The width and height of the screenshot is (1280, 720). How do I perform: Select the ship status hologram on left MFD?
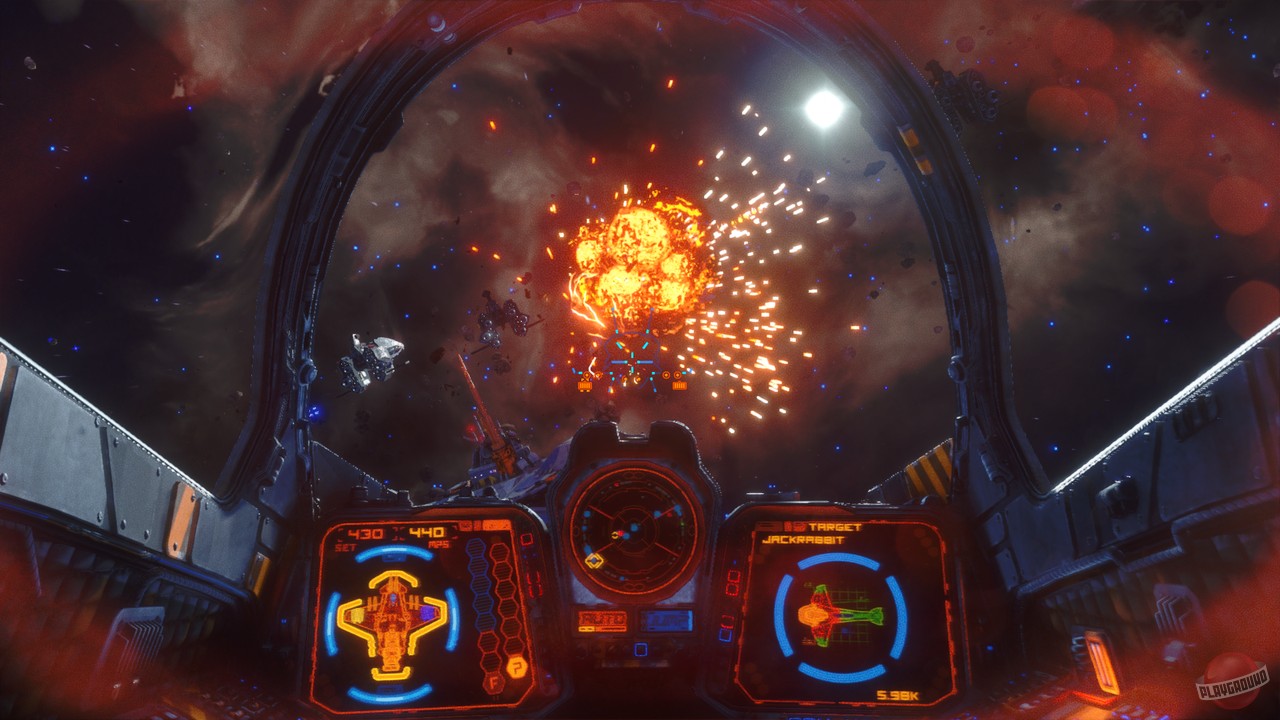click(x=390, y=622)
